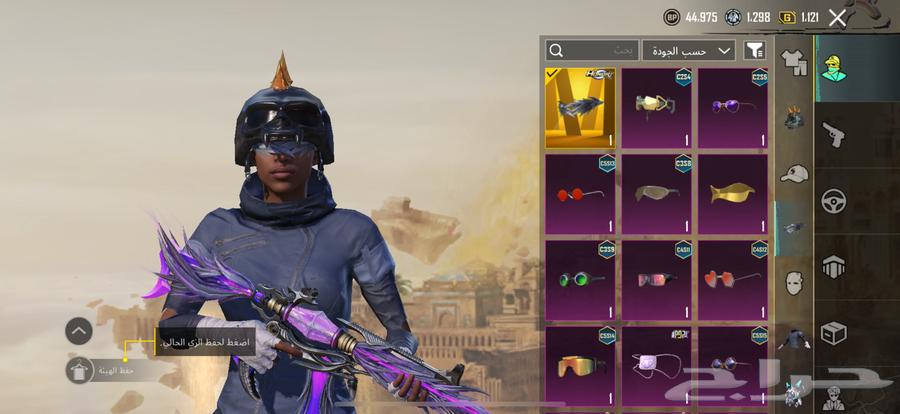Choose the red heart-shaped sunglasses
Viewport: 900px width, 414px height.
coord(733,279)
